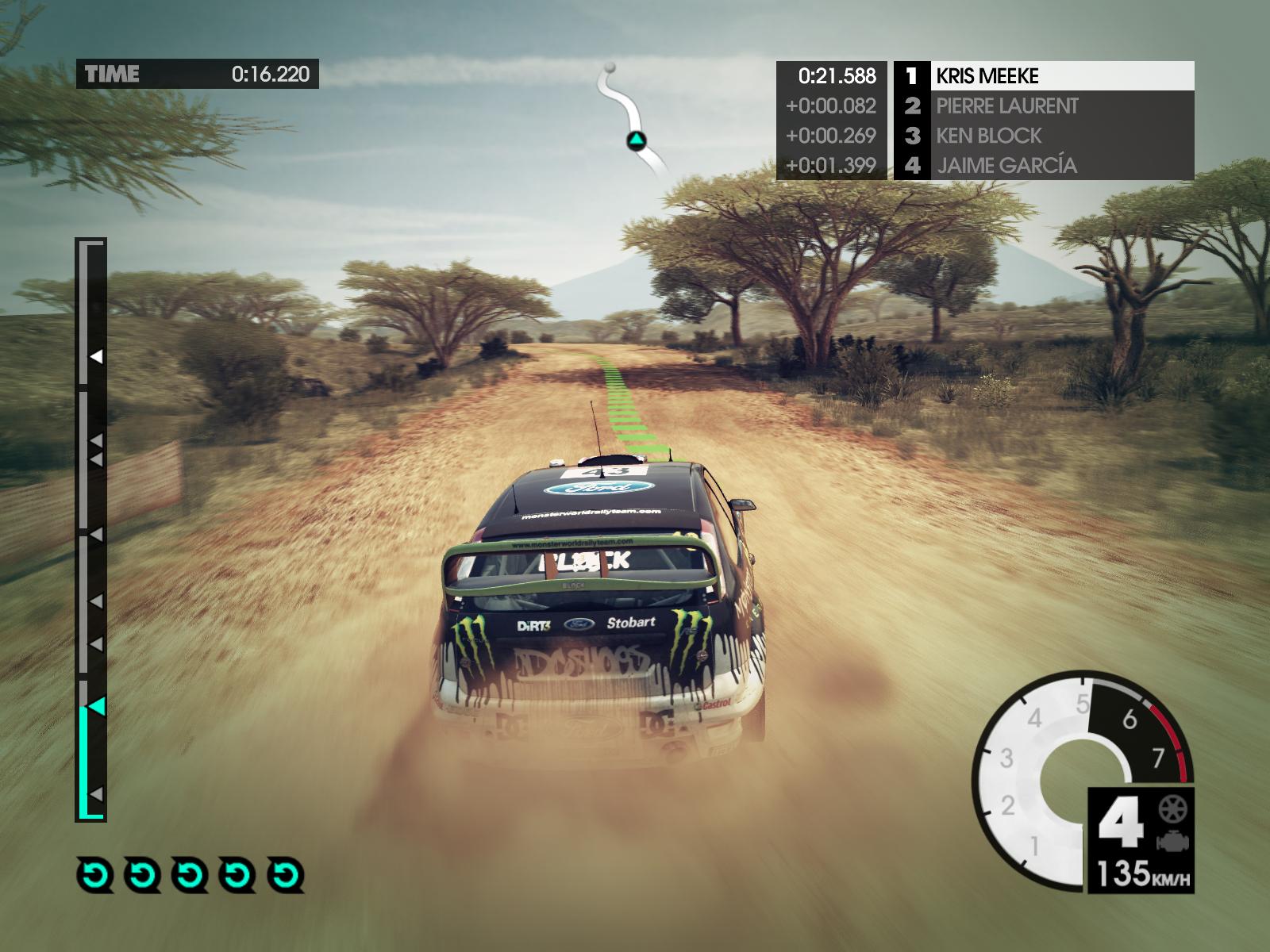Click the engine damage indicator icon
This screenshot has height=952, width=1270.
tap(1169, 841)
